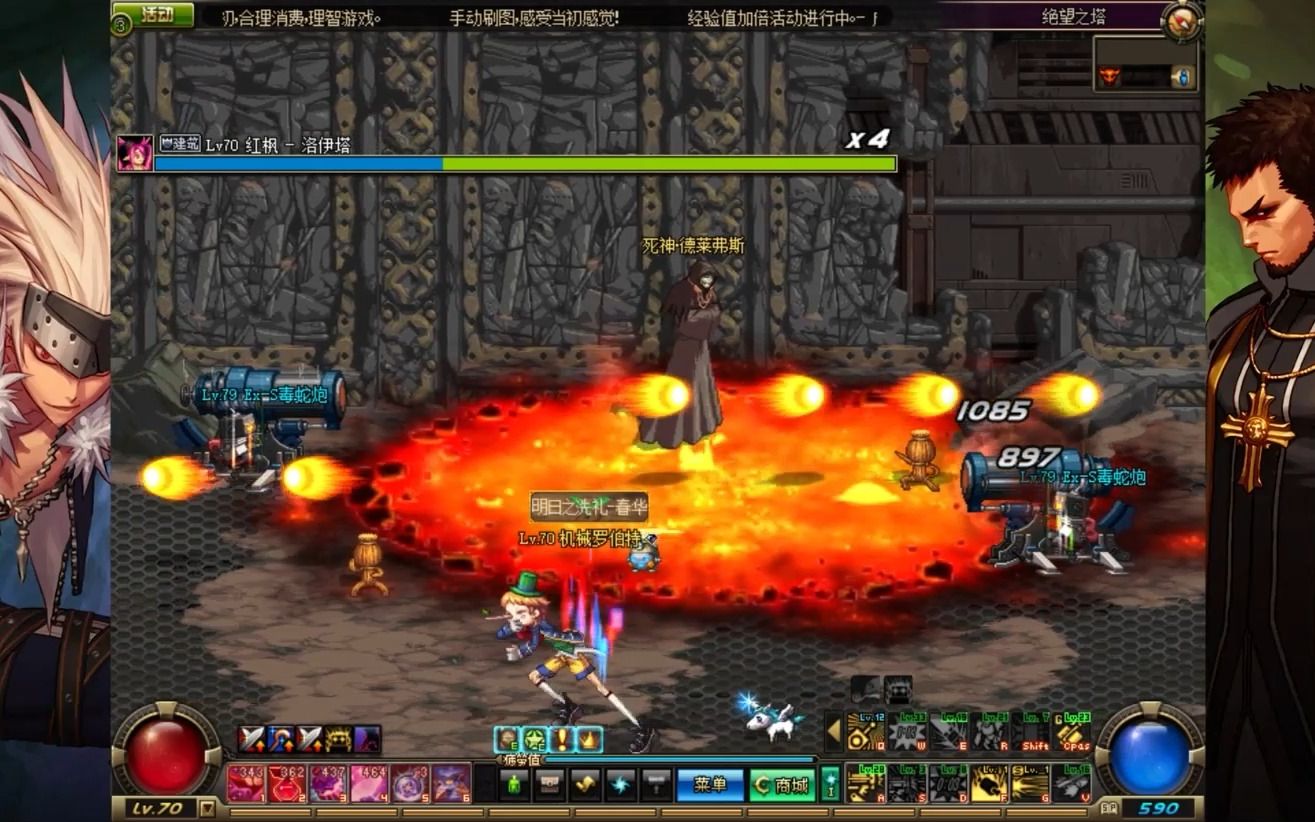The width and height of the screenshot is (1315, 822).
Task: Activate the robot skill bound to R
Action: tap(989, 733)
